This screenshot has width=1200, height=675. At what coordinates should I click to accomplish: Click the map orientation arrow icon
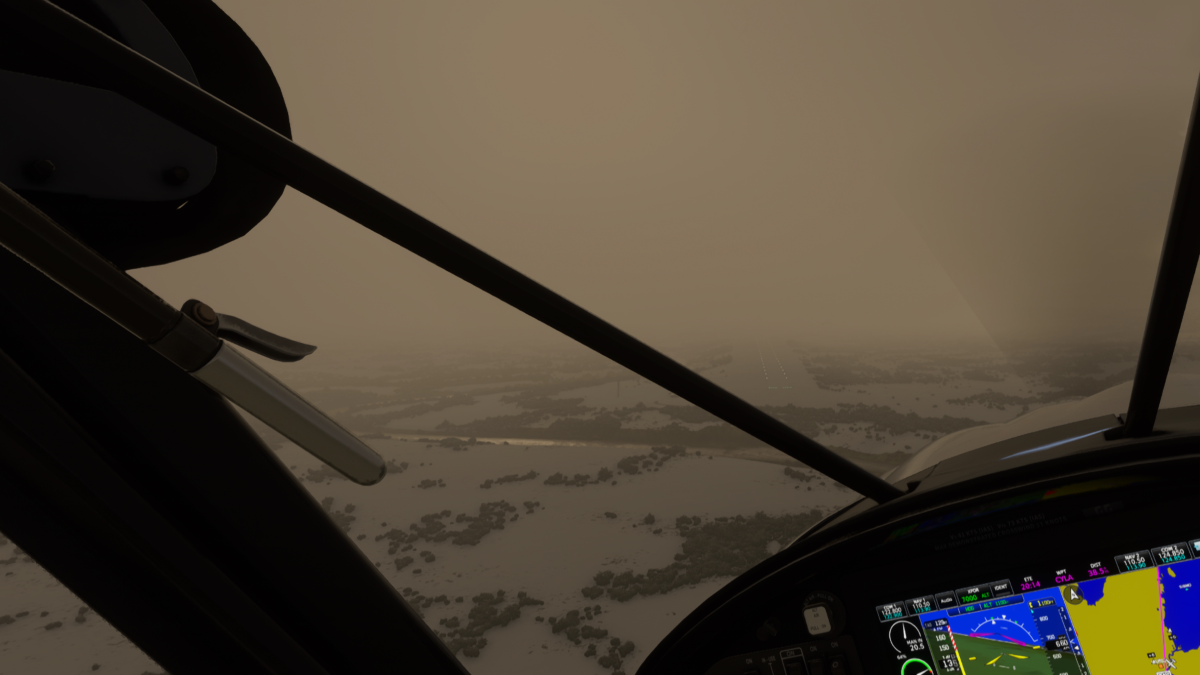click(x=1073, y=594)
